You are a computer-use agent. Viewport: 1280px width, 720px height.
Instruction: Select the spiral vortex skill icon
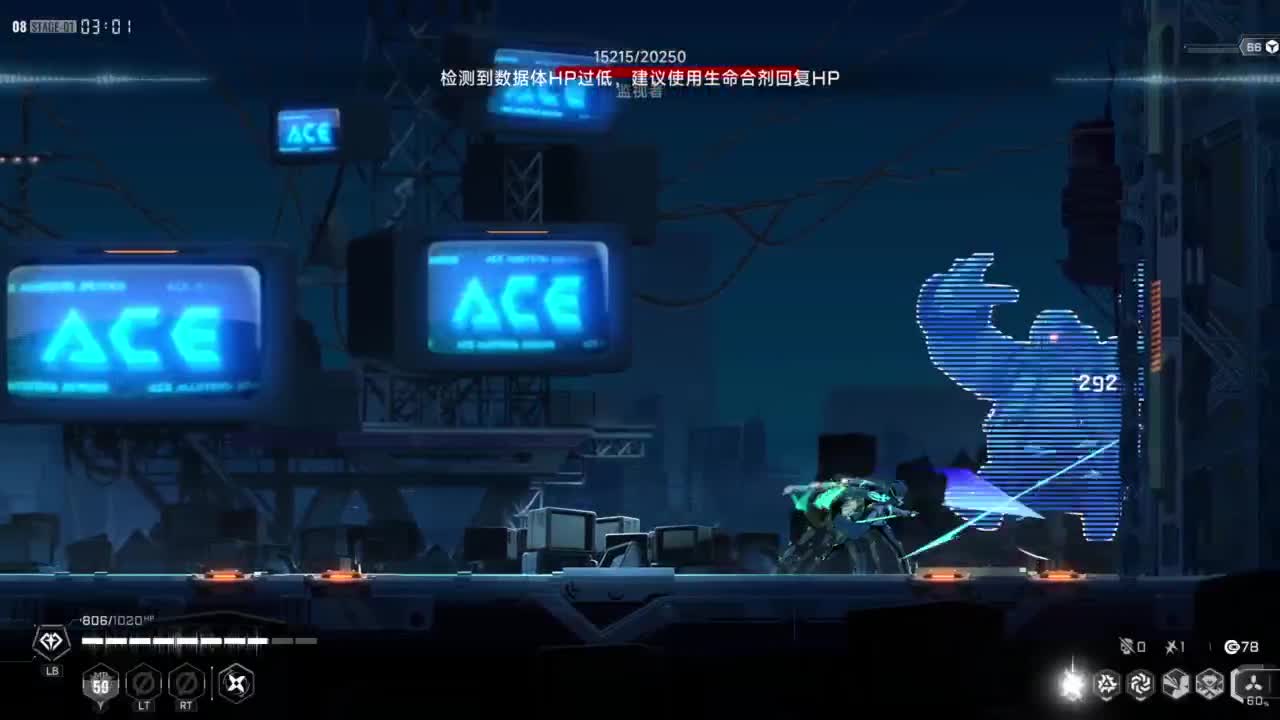[x=1141, y=684]
